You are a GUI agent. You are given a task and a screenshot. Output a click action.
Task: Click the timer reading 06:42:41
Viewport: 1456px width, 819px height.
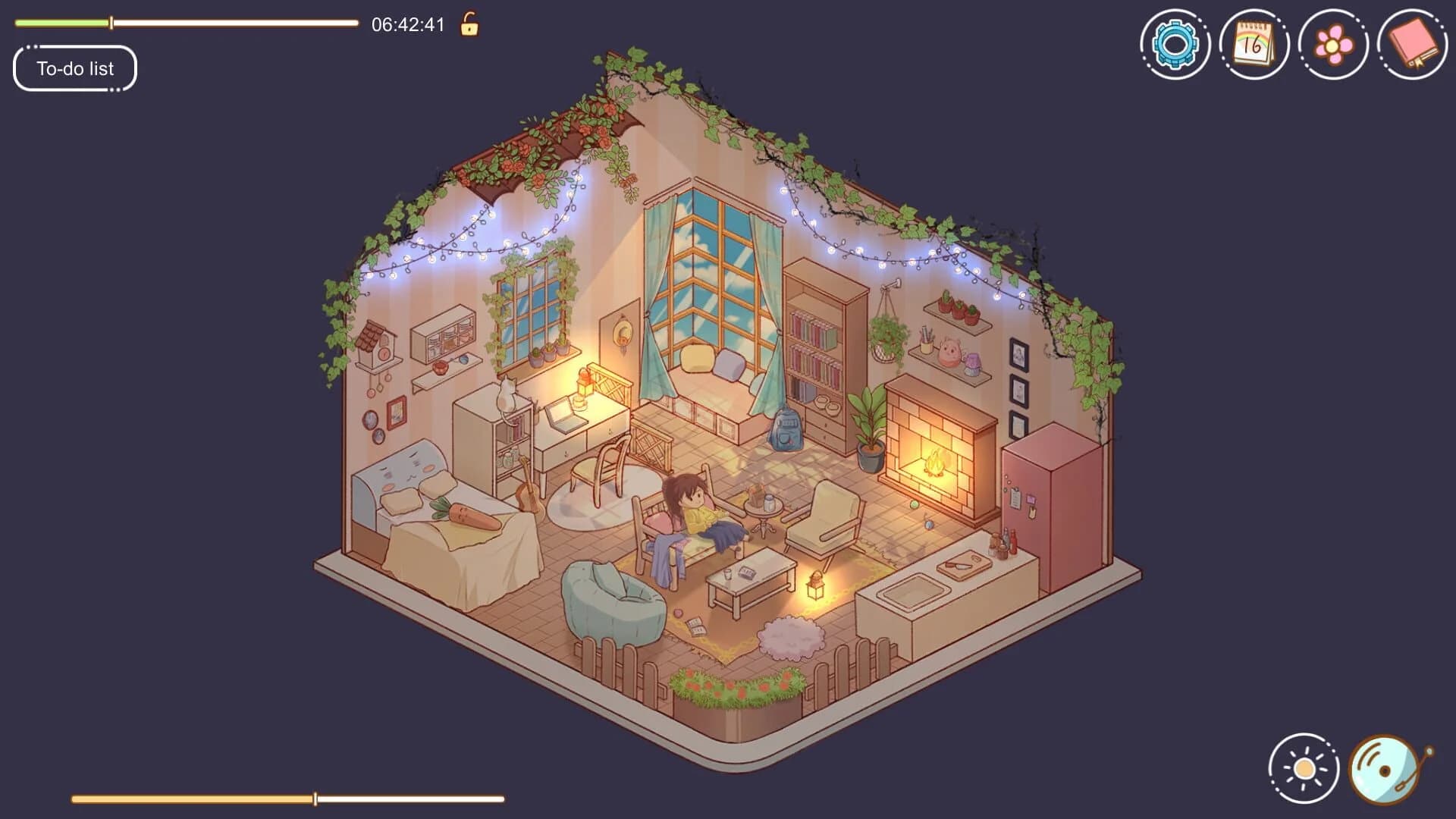409,24
